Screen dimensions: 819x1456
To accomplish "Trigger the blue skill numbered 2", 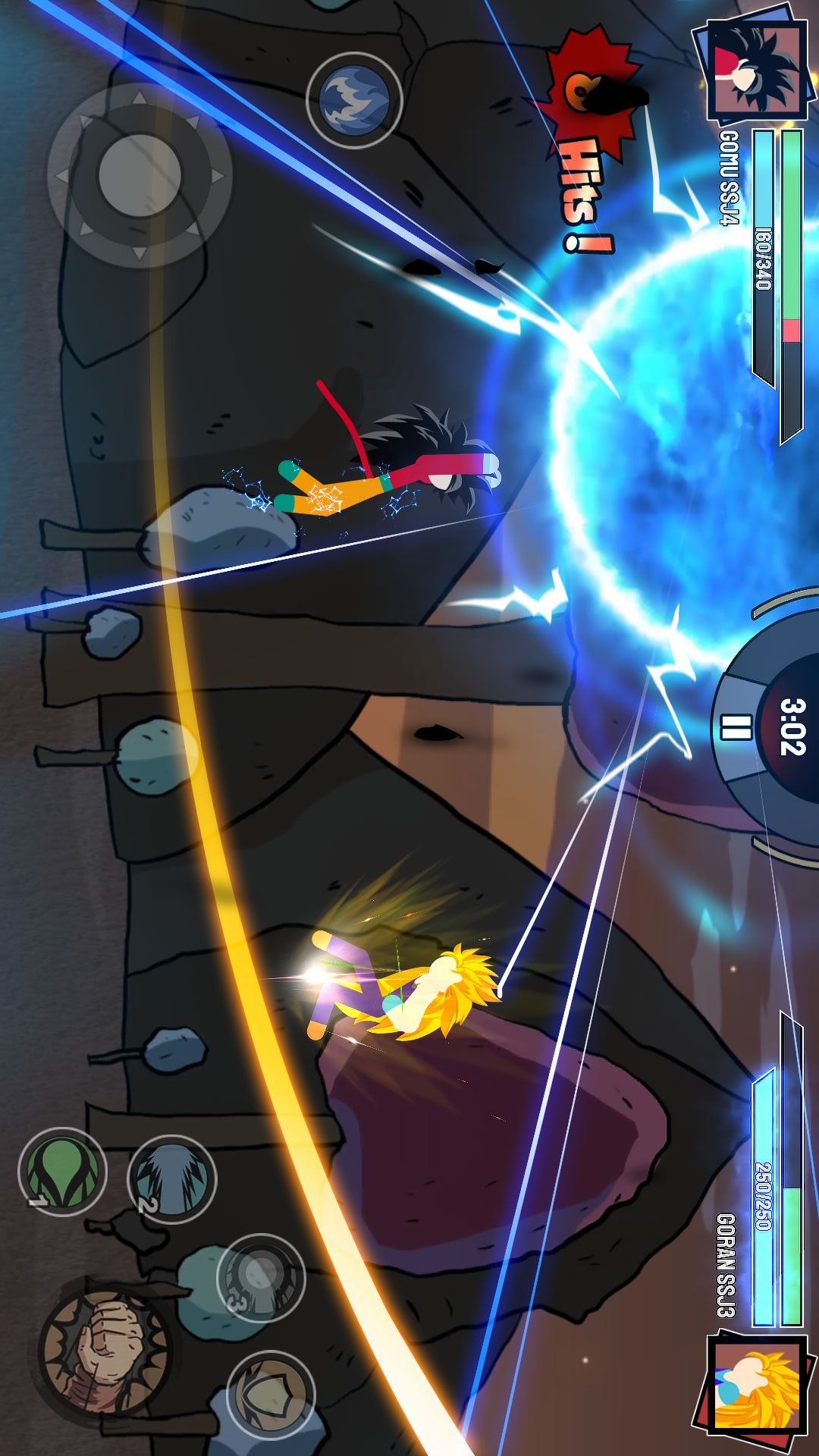I will [171, 1179].
